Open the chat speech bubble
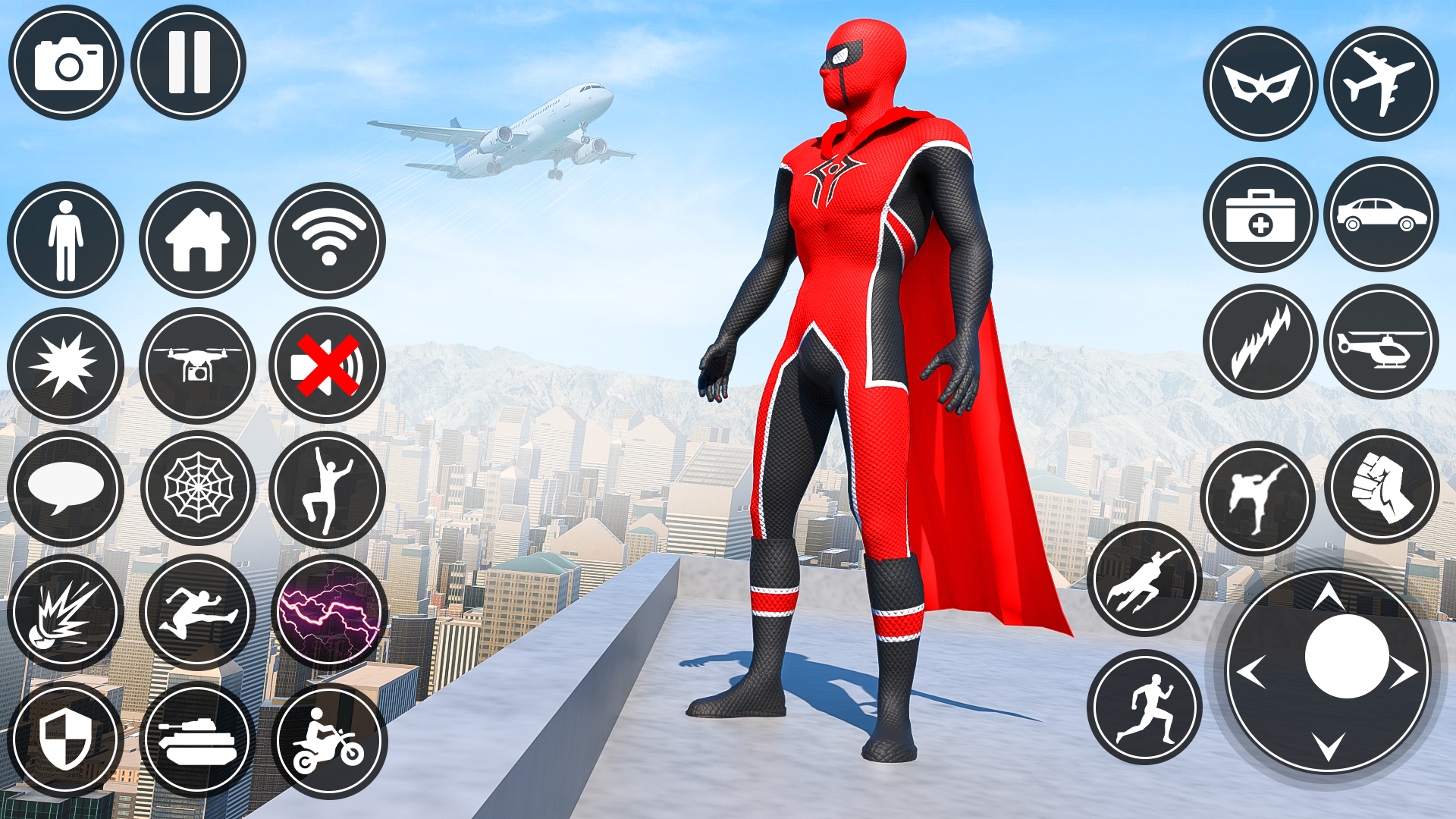Image resolution: width=1456 pixels, height=819 pixels. coord(67,485)
